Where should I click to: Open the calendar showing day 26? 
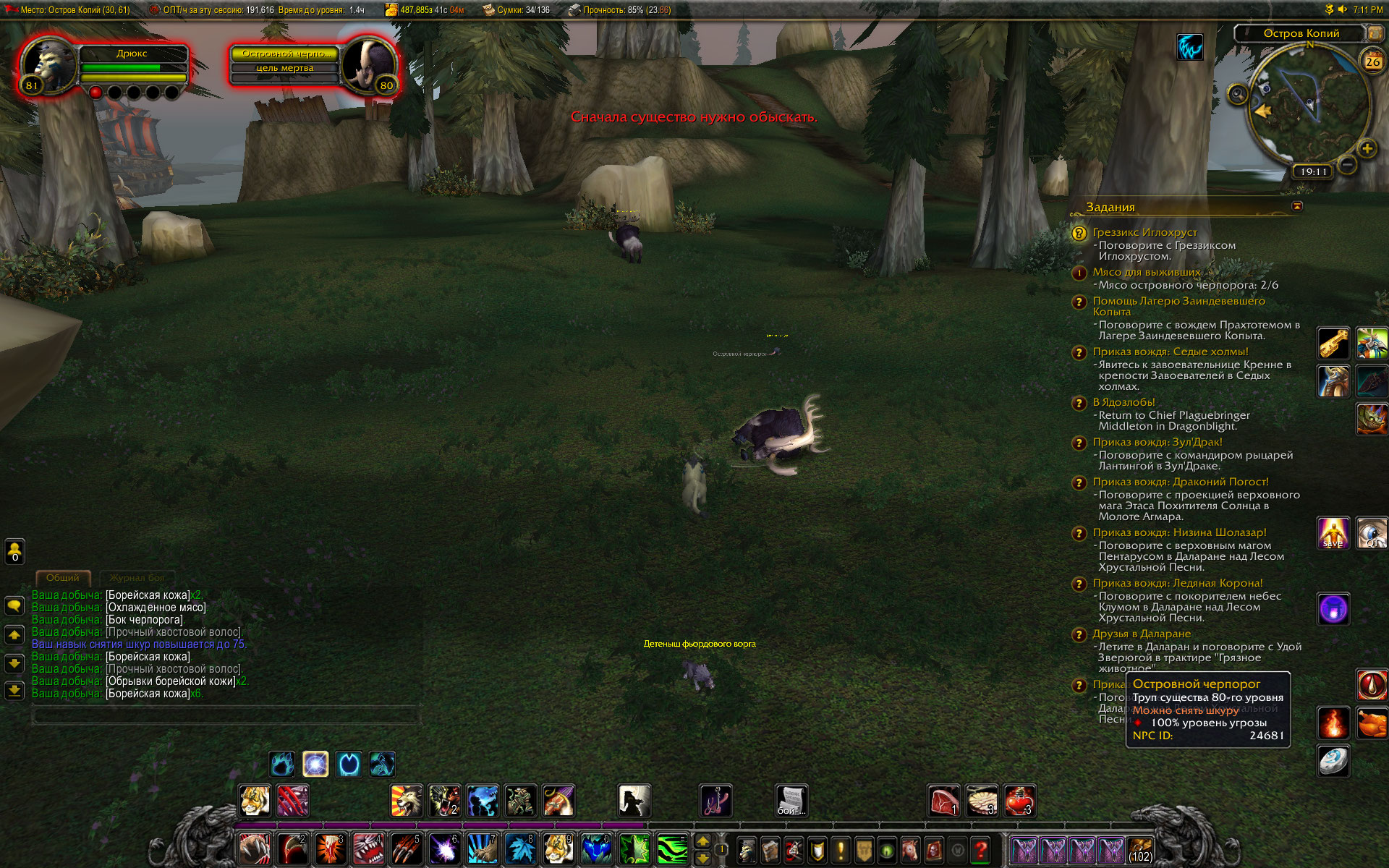click(x=1372, y=61)
